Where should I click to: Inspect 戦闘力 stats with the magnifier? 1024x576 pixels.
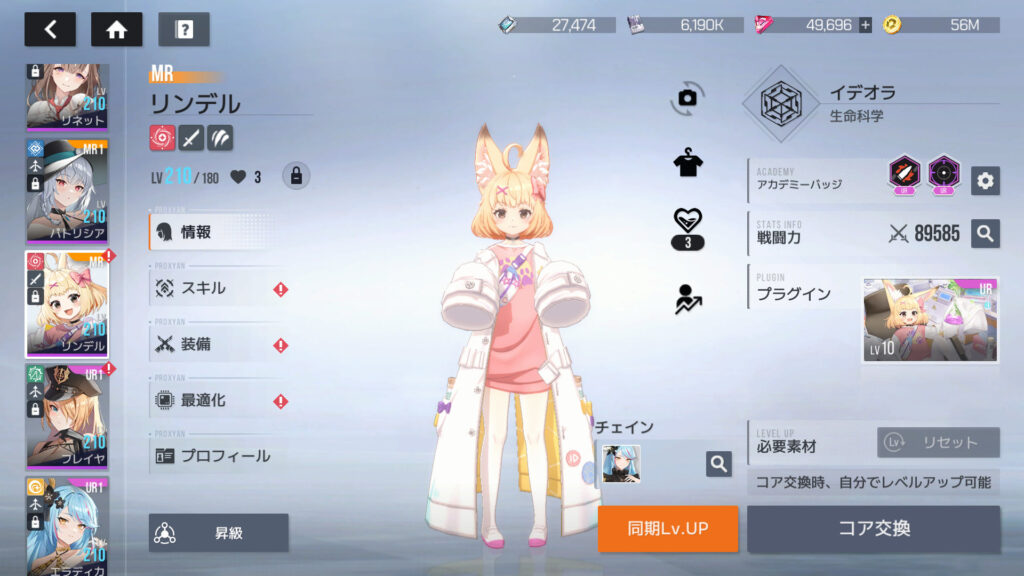(985, 234)
